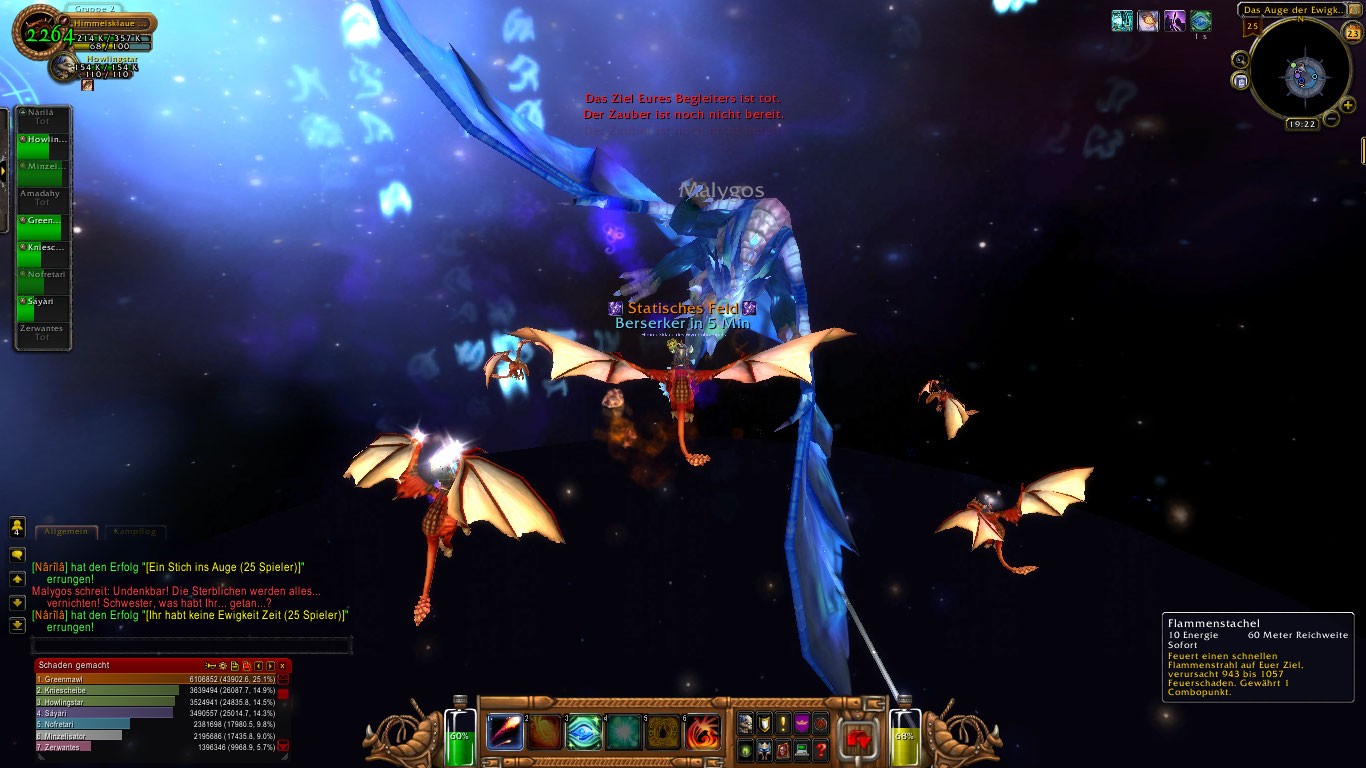Open the damage meter gear settings
This screenshot has width=1366, height=768.
coord(222,665)
